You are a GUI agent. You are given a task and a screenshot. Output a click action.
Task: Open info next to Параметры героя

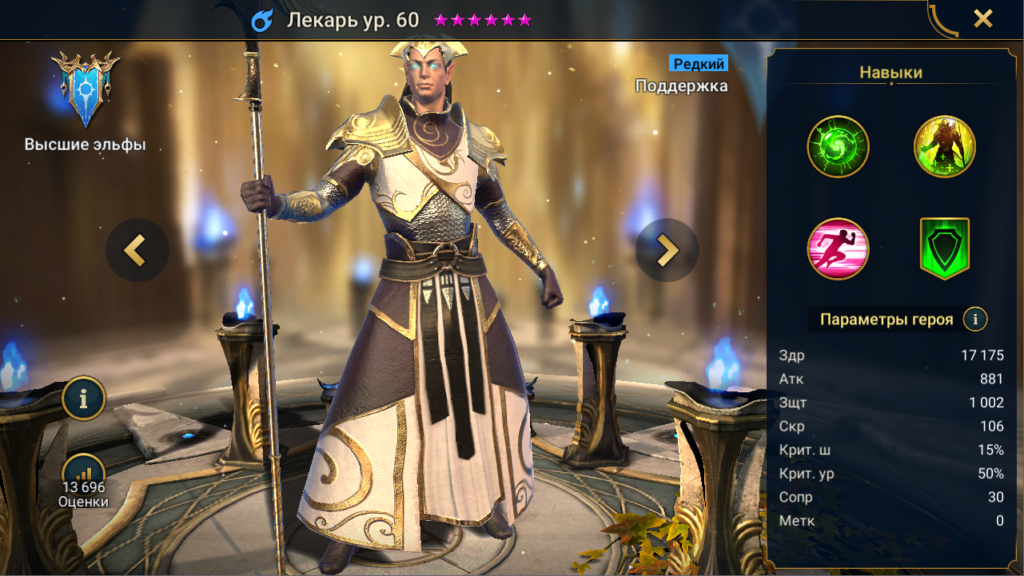click(974, 319)
